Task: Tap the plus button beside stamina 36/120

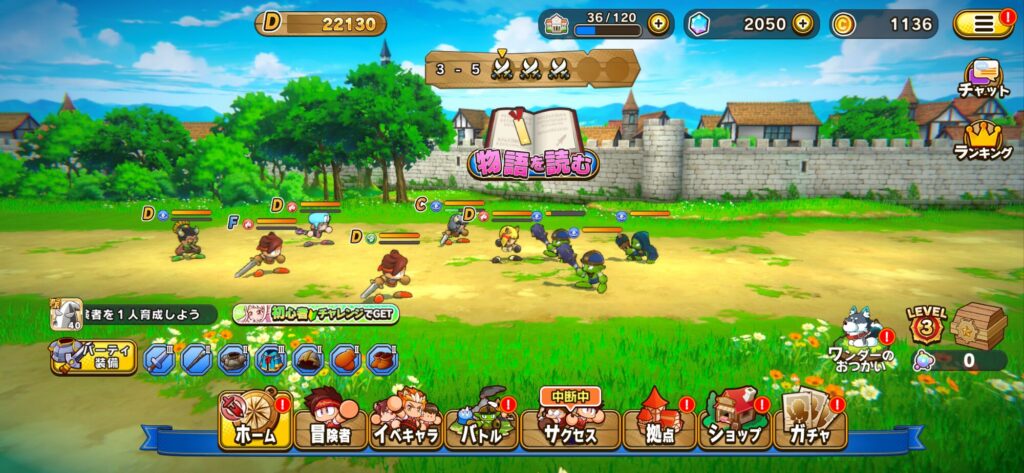Action: (657, 24)
